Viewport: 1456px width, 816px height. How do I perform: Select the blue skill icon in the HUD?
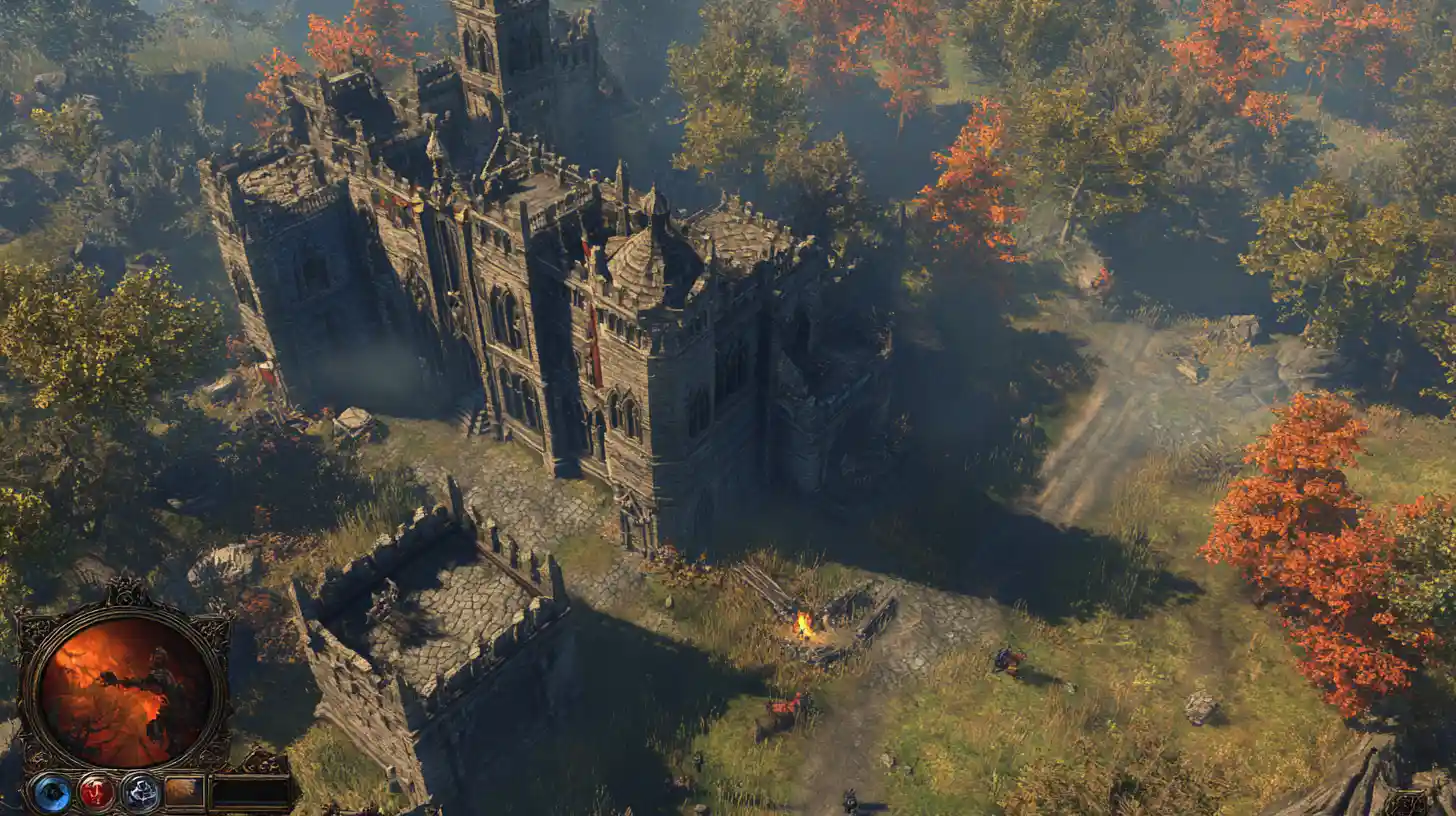tap(52, 793)
